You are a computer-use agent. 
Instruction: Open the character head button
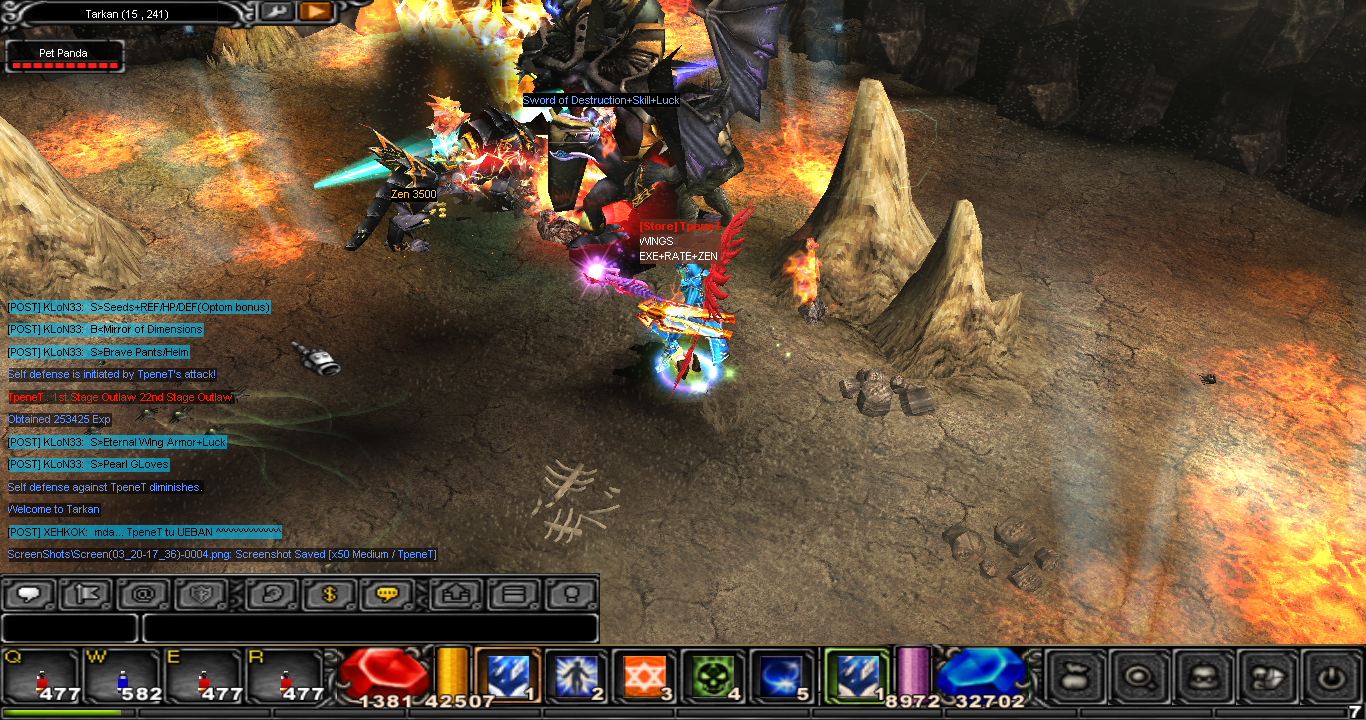[1203, 677]
